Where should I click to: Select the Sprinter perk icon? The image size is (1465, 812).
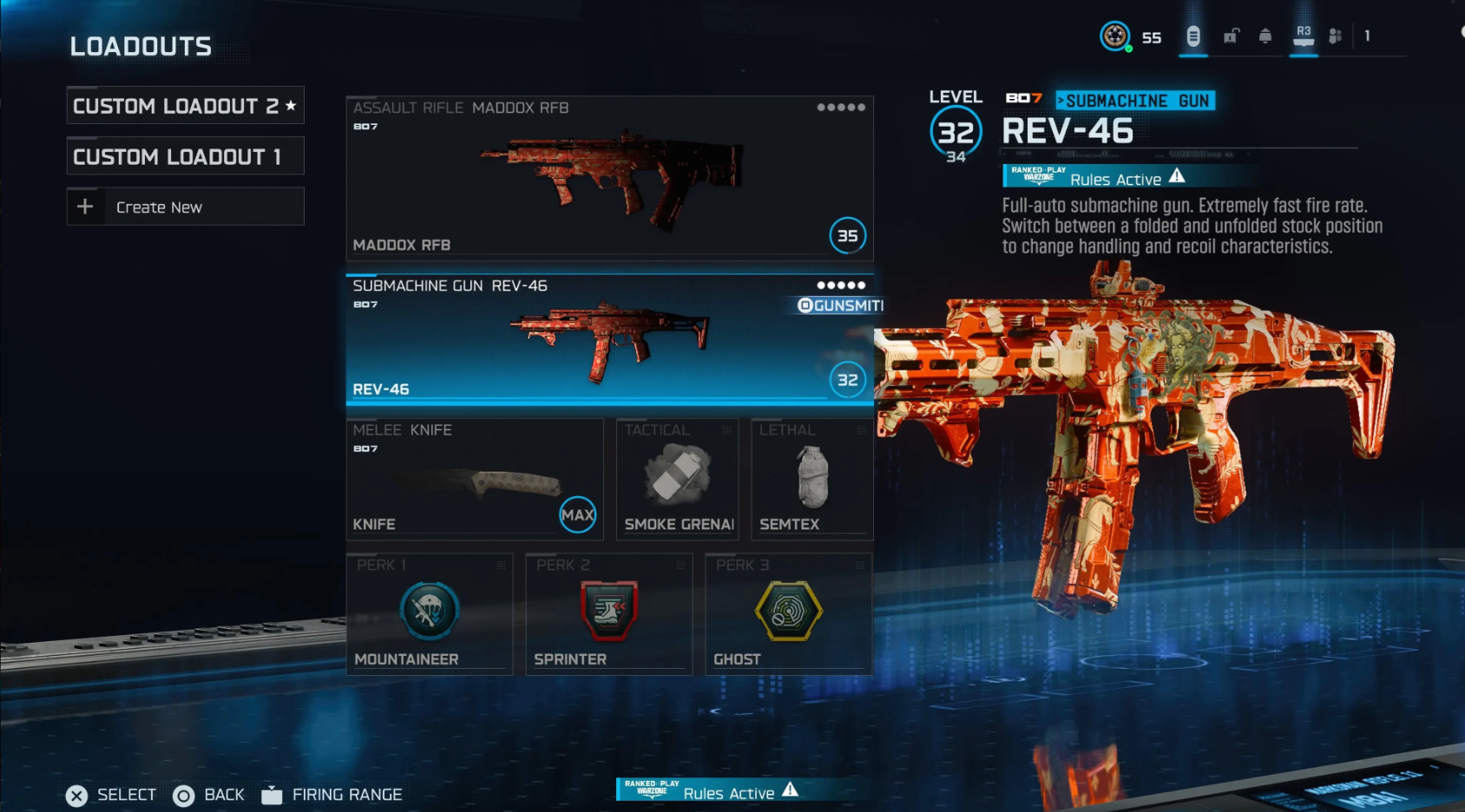pyautogui.click(x=608, y=611)
